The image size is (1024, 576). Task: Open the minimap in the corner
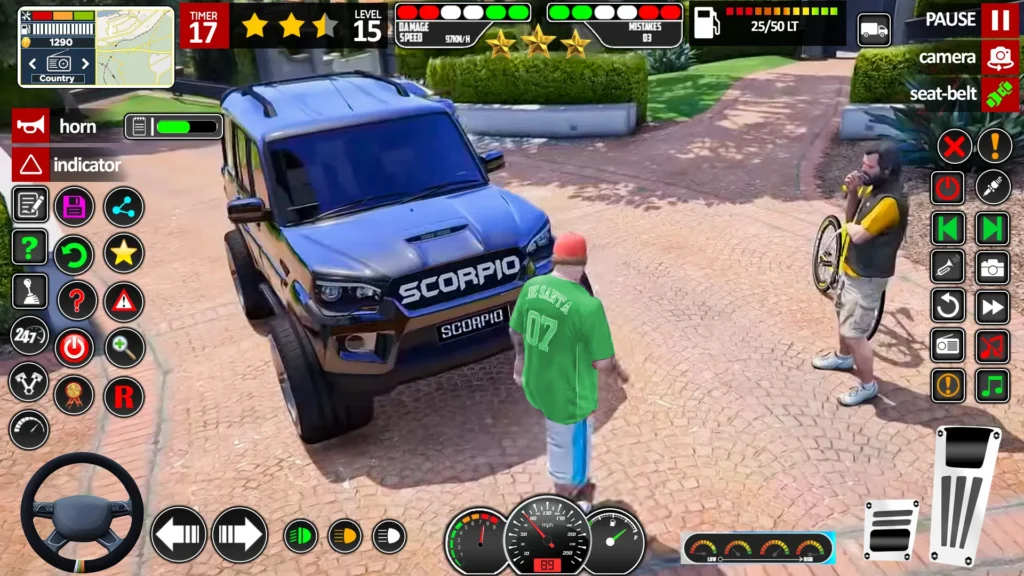pyautogui.click(x=96, y=47)
